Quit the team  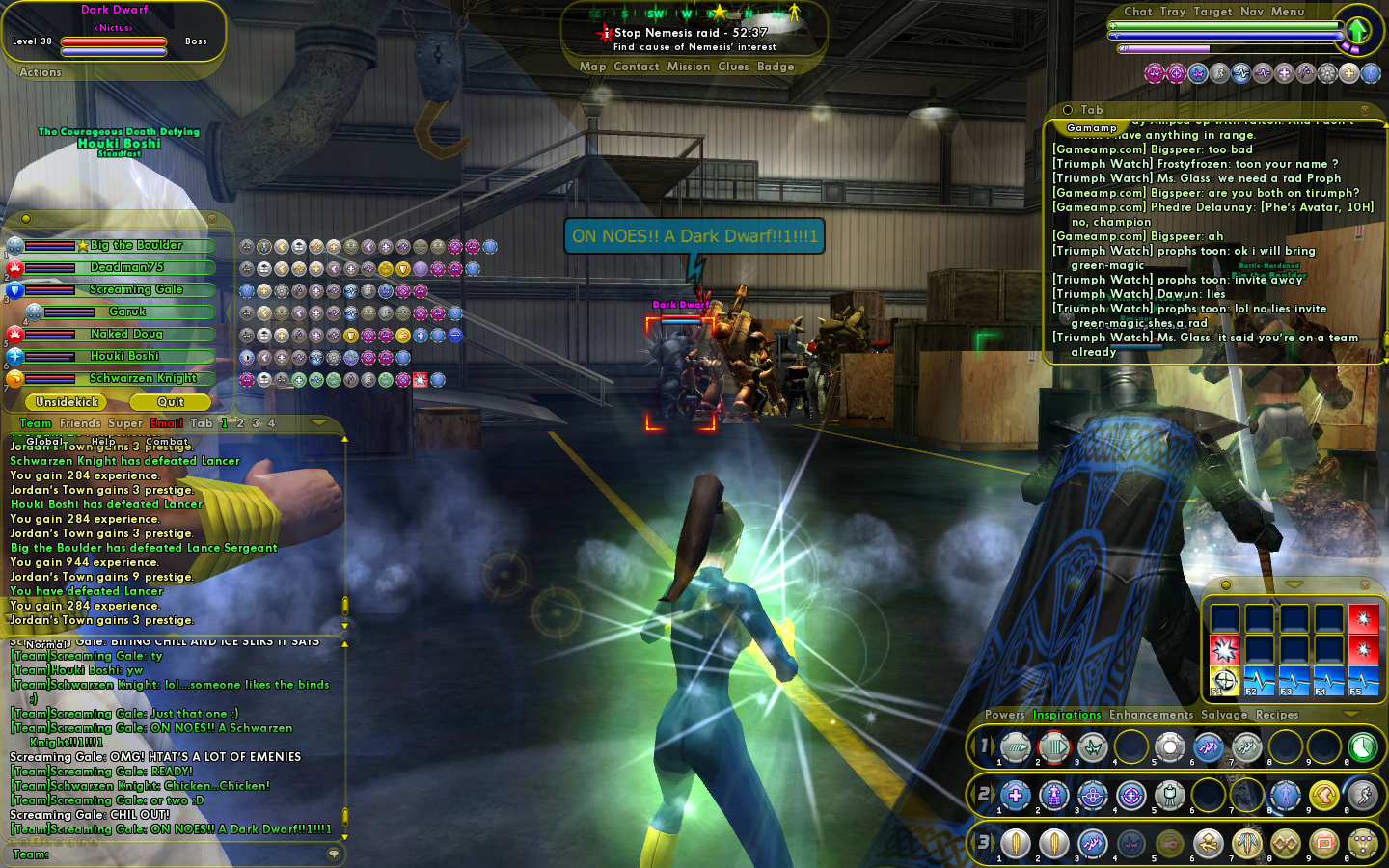171,402
